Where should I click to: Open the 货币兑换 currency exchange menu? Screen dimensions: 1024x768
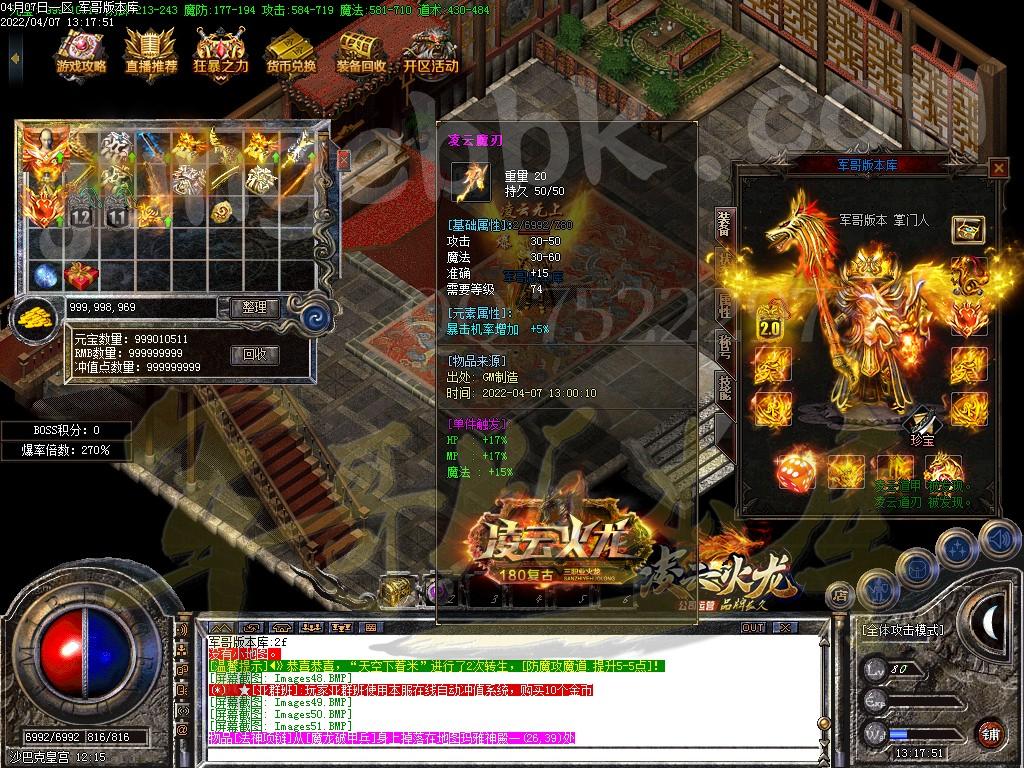click(290, 52)
